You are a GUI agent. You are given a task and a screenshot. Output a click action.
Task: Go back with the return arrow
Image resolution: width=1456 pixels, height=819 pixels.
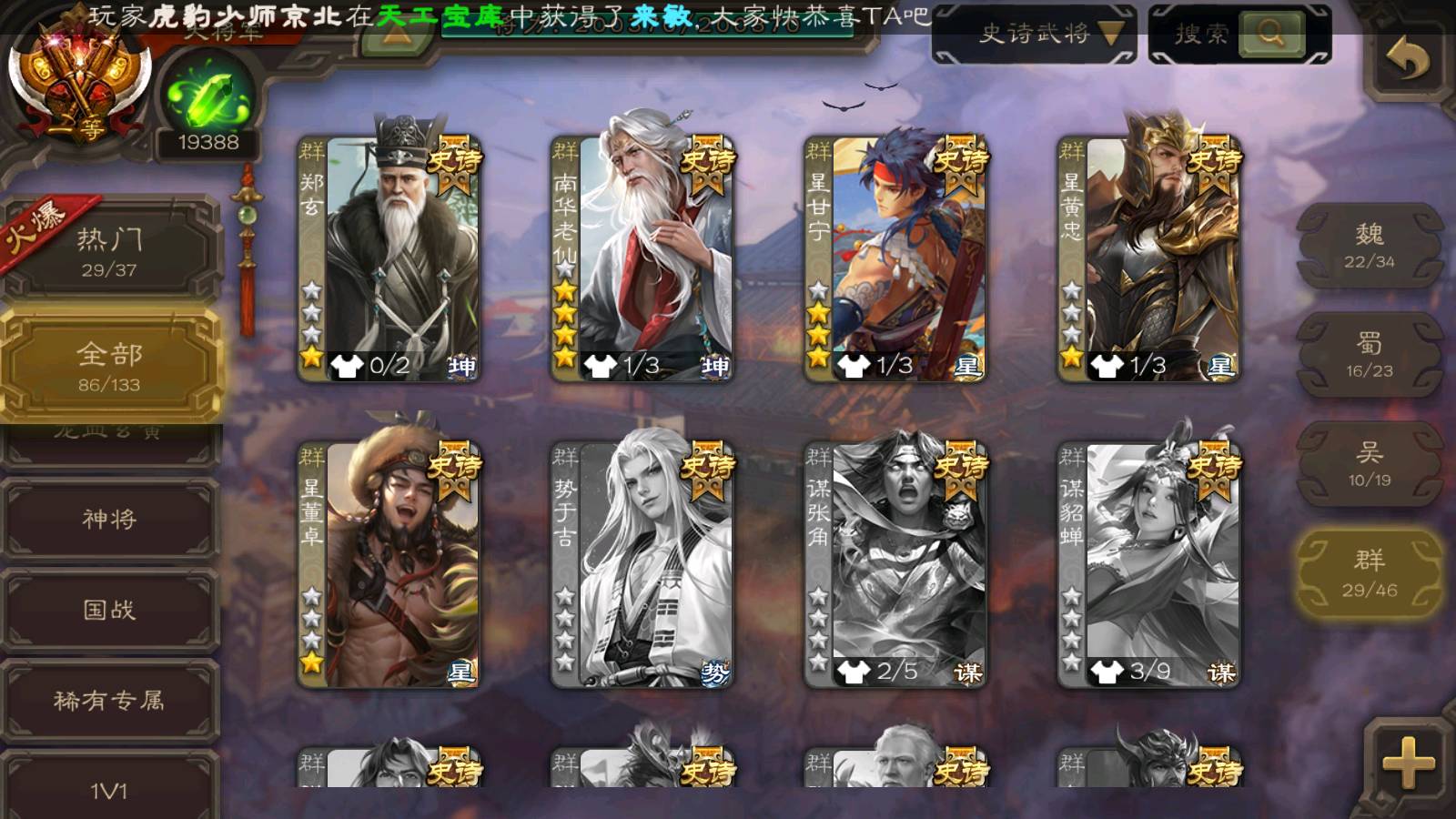(x=1407, y=60)
